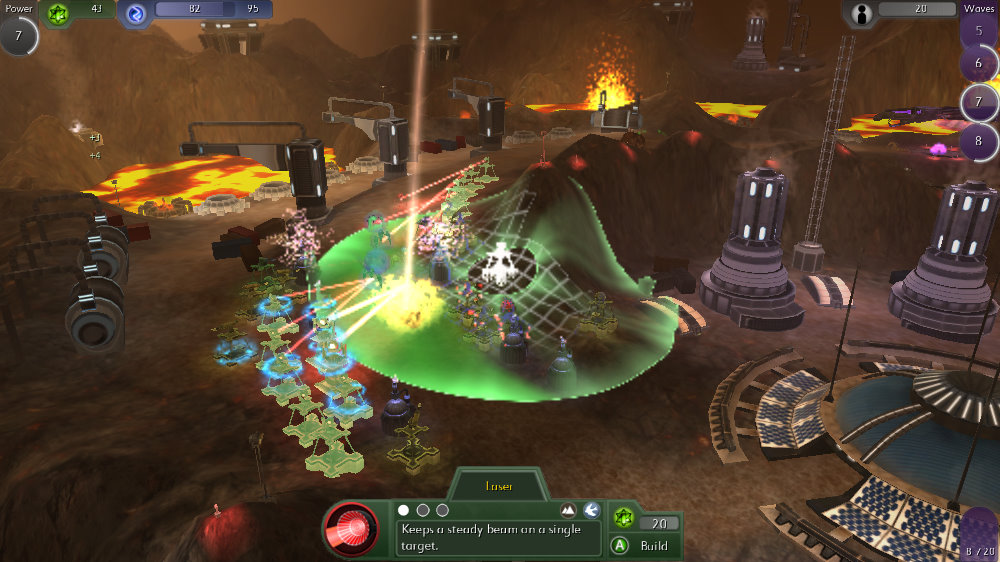Click the ground-target mountain icon

(569, 510)
